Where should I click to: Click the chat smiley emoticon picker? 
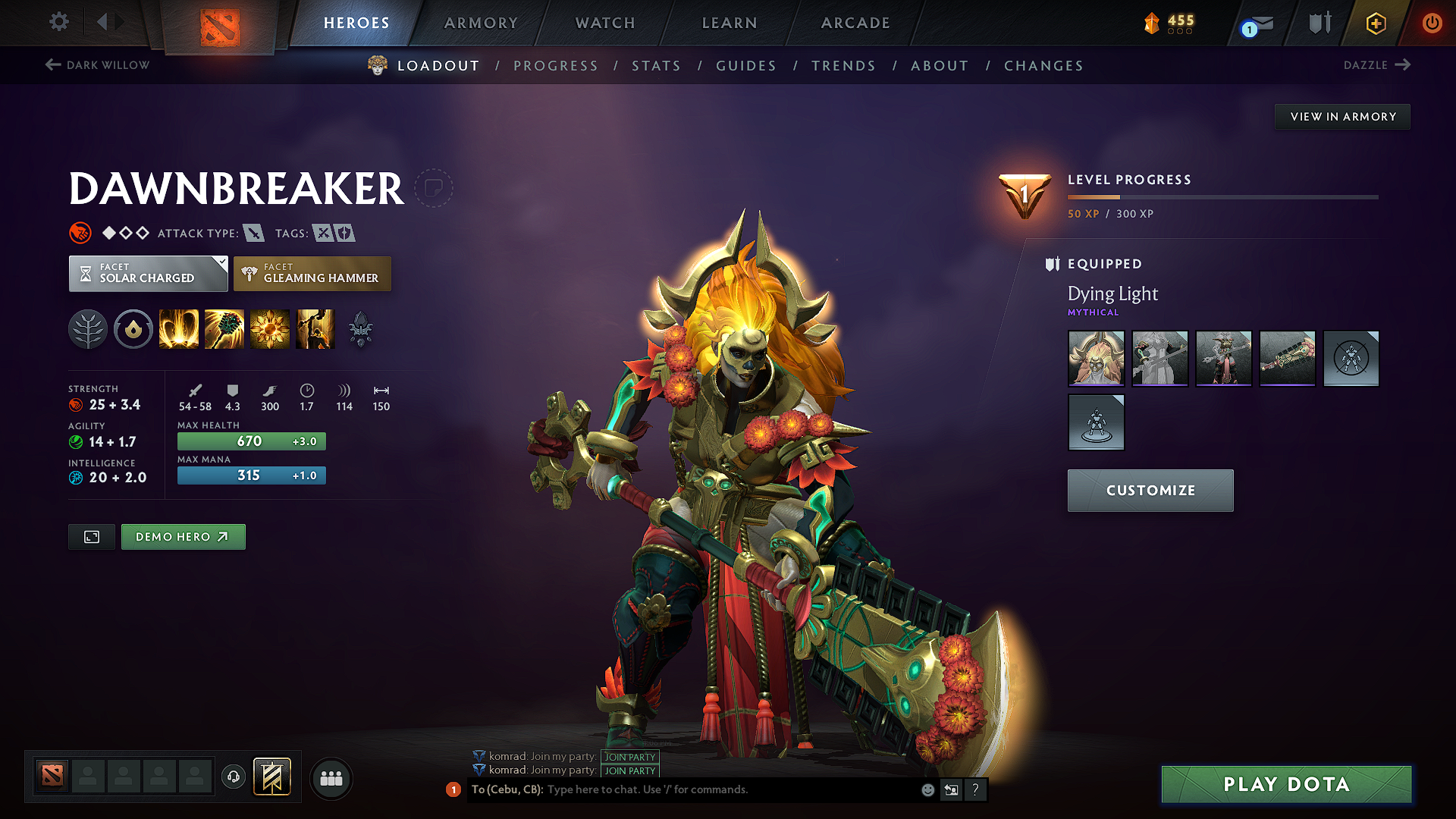[x=927, y=789]
